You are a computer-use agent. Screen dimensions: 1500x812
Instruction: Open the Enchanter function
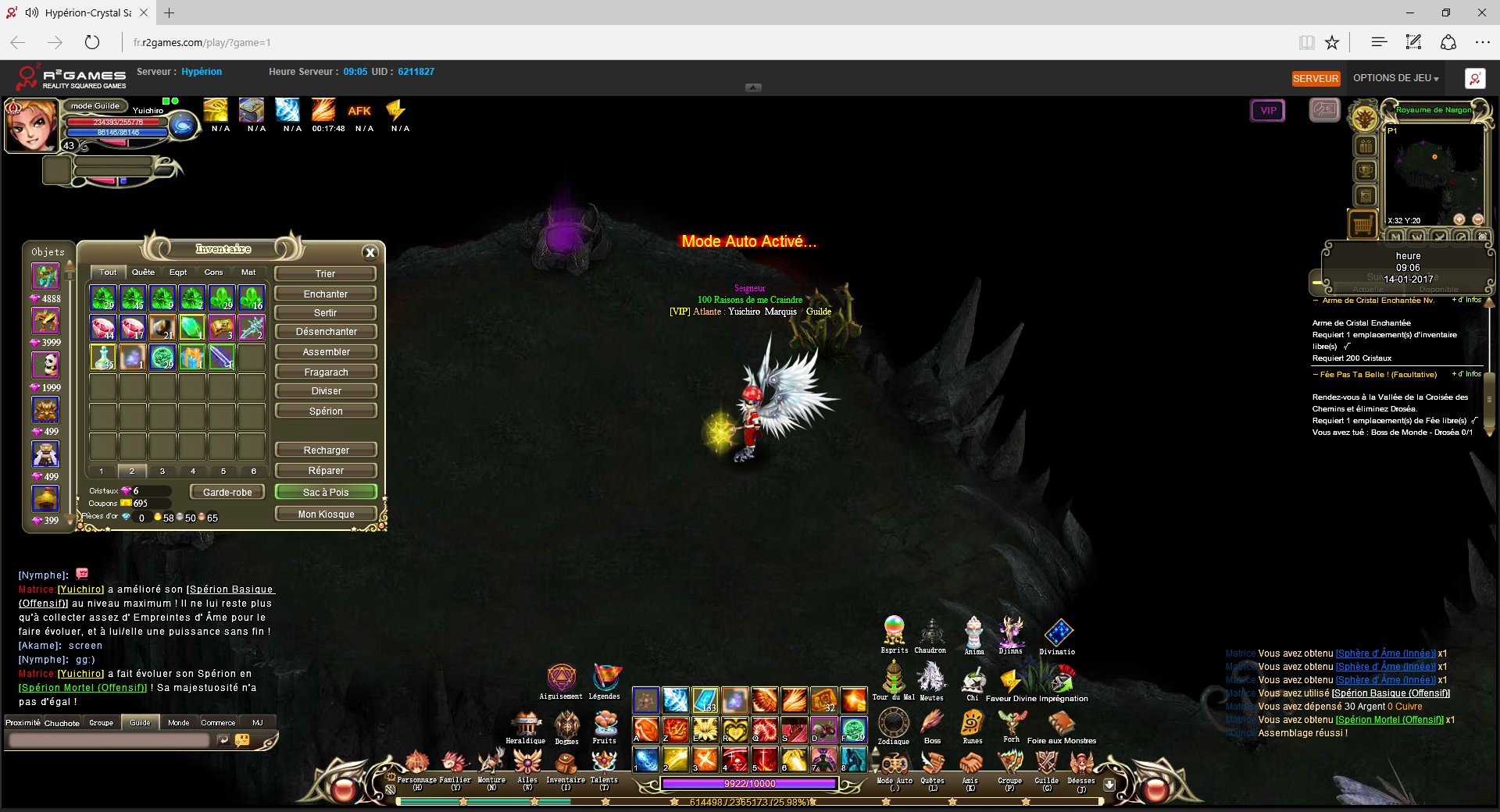[x=325, y=294]
